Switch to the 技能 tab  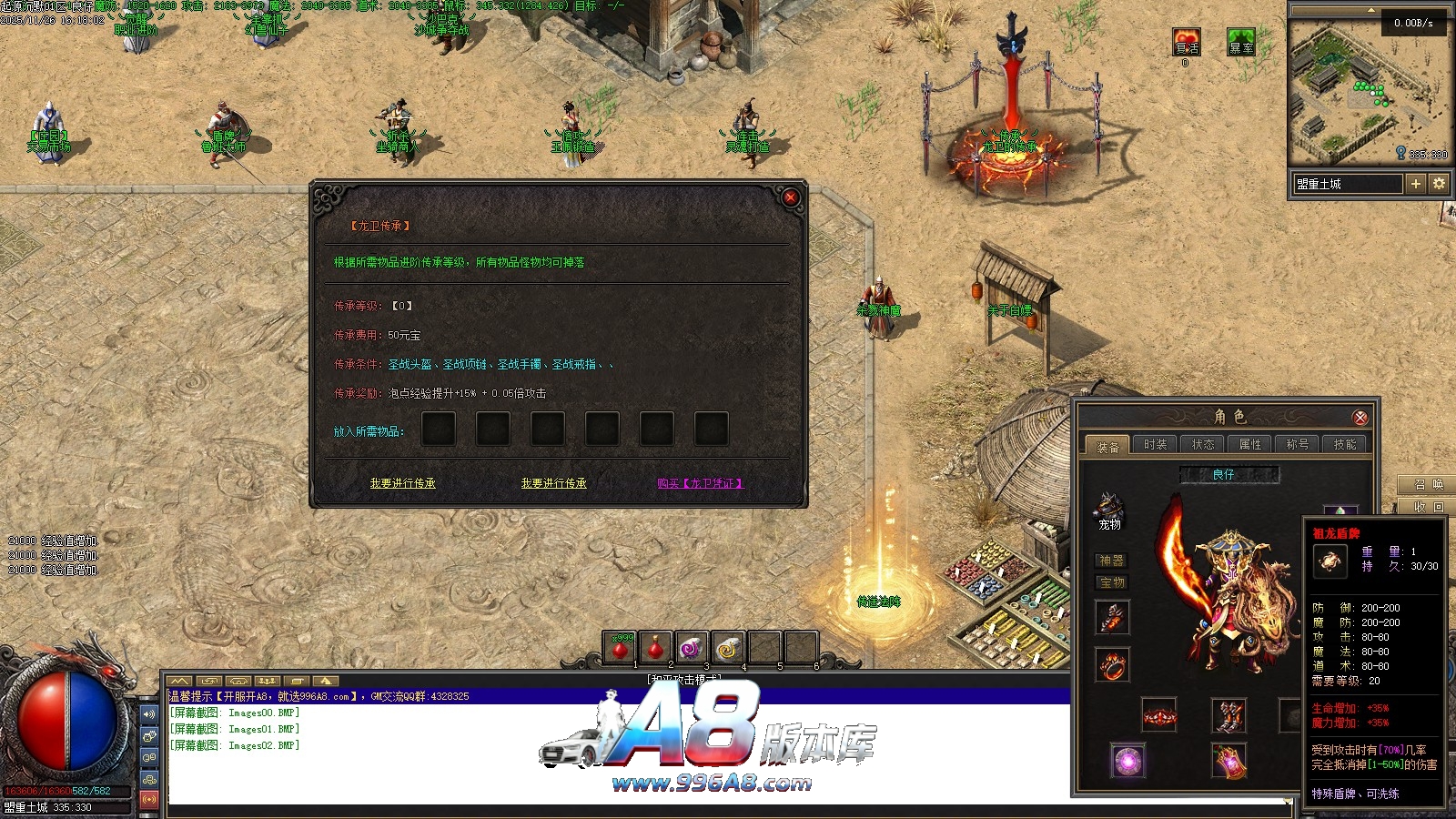tap(1344, 444)
